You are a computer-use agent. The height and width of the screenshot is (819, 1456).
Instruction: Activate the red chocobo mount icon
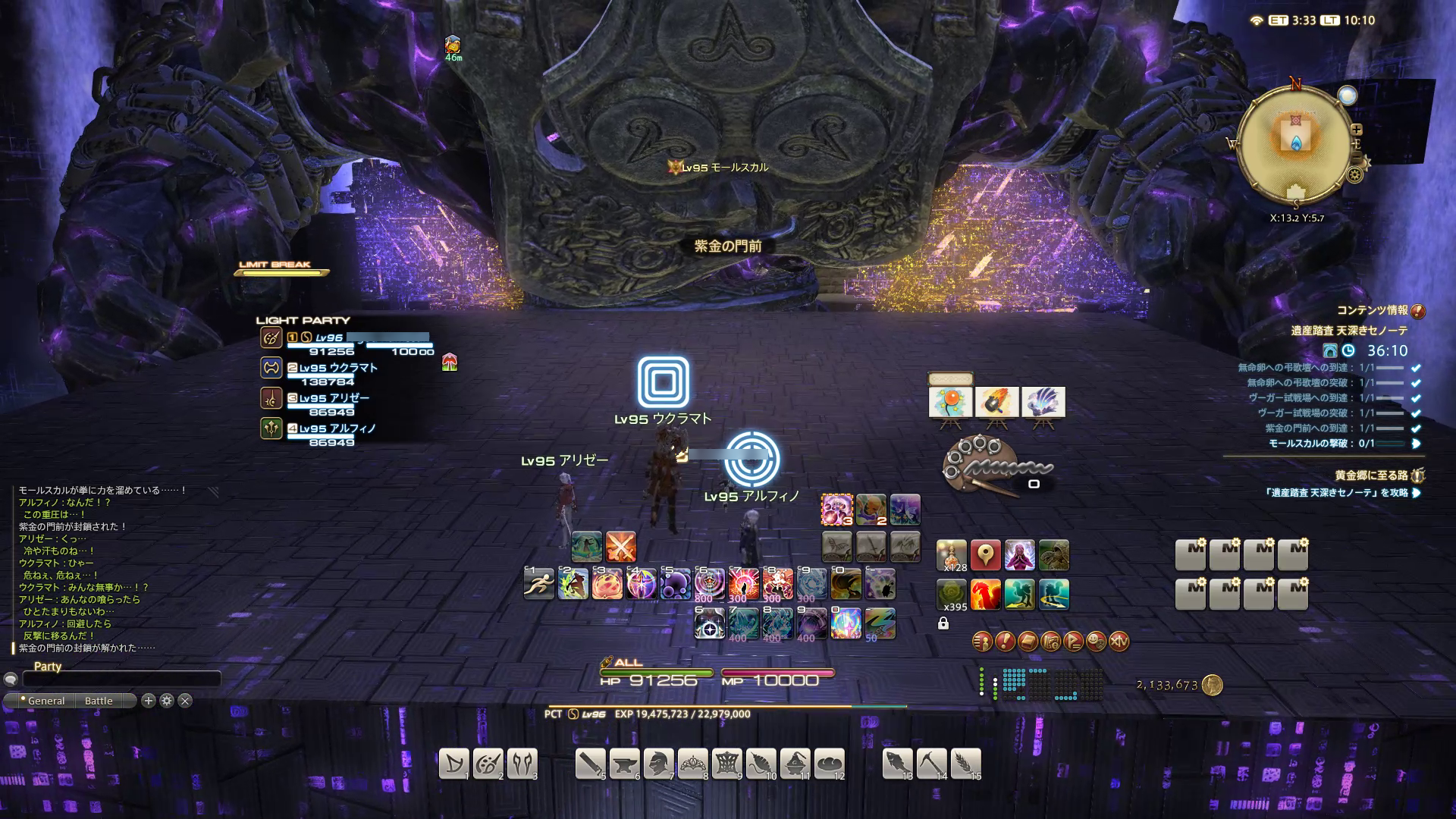pyautogui.click(x=985, y=595)
